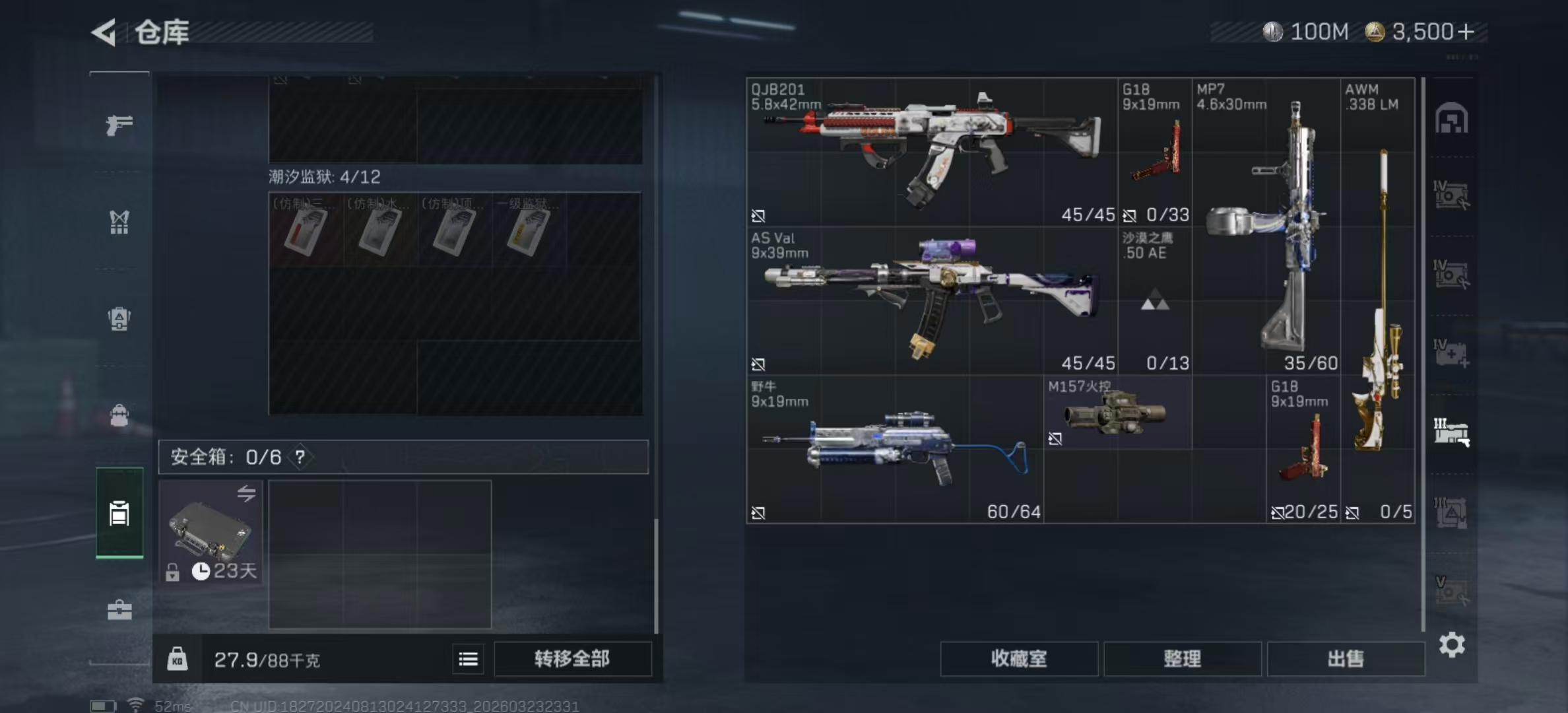Switch to the chest rig tab
This screenshot has width=1568, height=713.
[119, 222]
